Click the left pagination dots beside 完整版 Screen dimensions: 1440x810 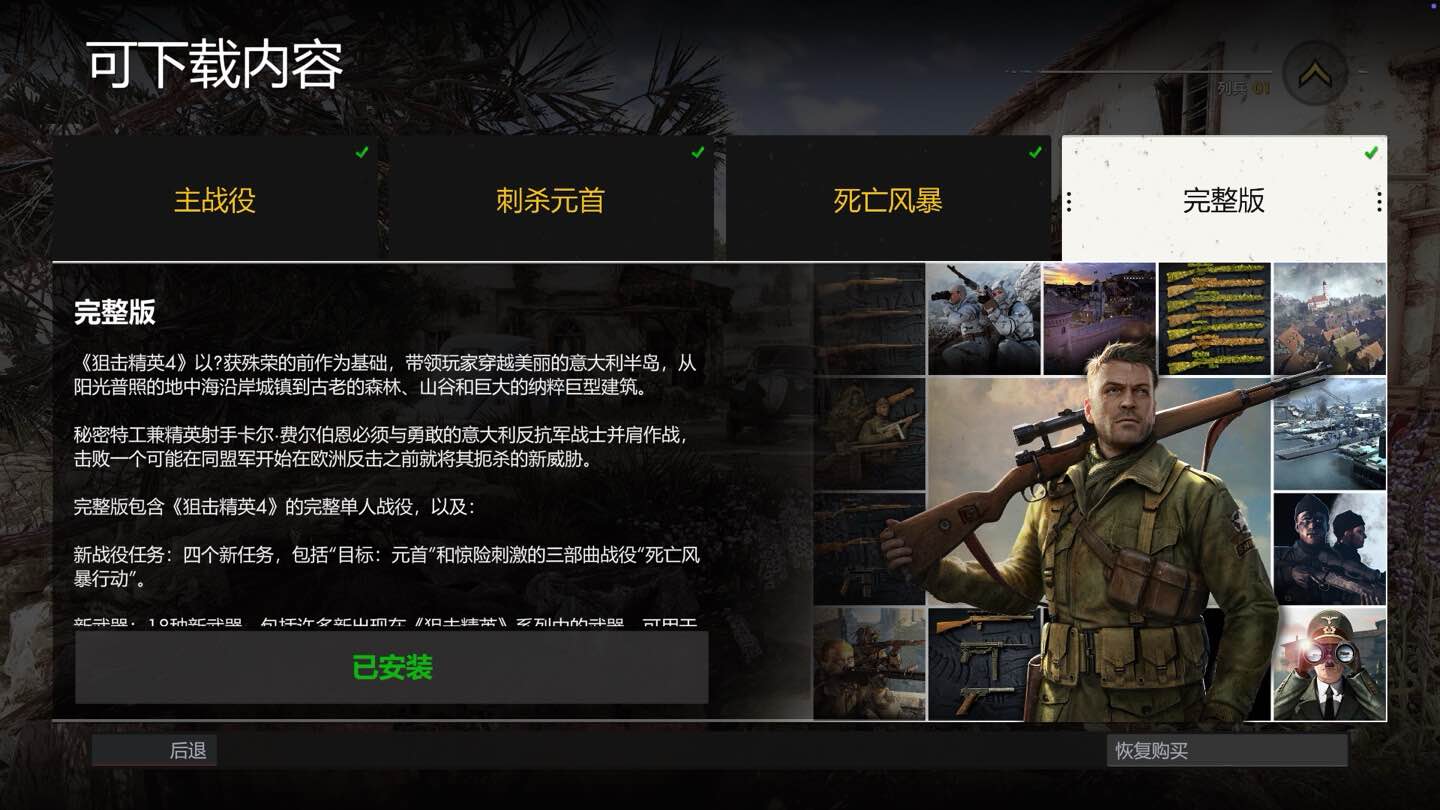[1069, 201]
